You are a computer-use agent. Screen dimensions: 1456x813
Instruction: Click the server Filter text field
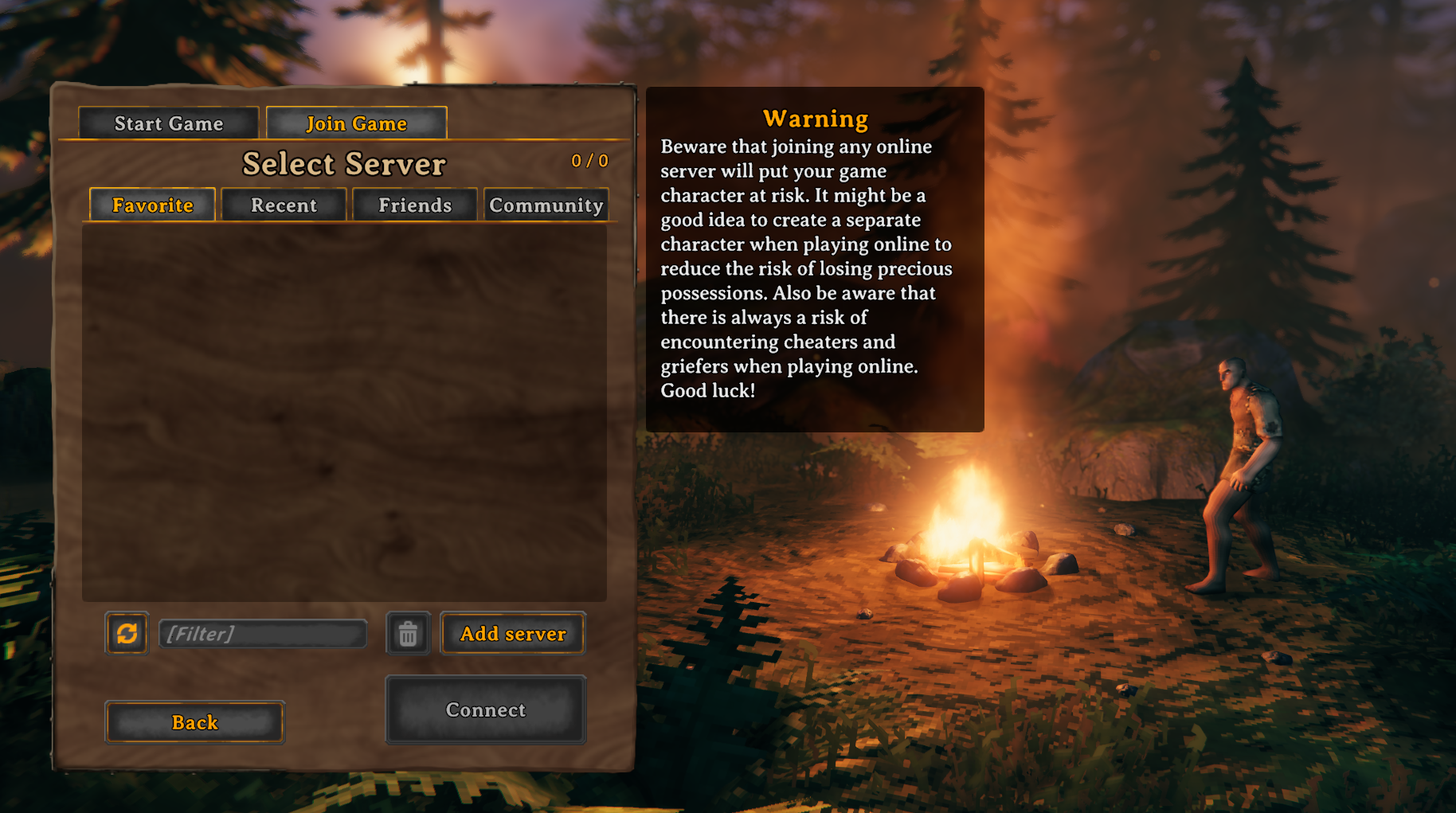point(263,634)
